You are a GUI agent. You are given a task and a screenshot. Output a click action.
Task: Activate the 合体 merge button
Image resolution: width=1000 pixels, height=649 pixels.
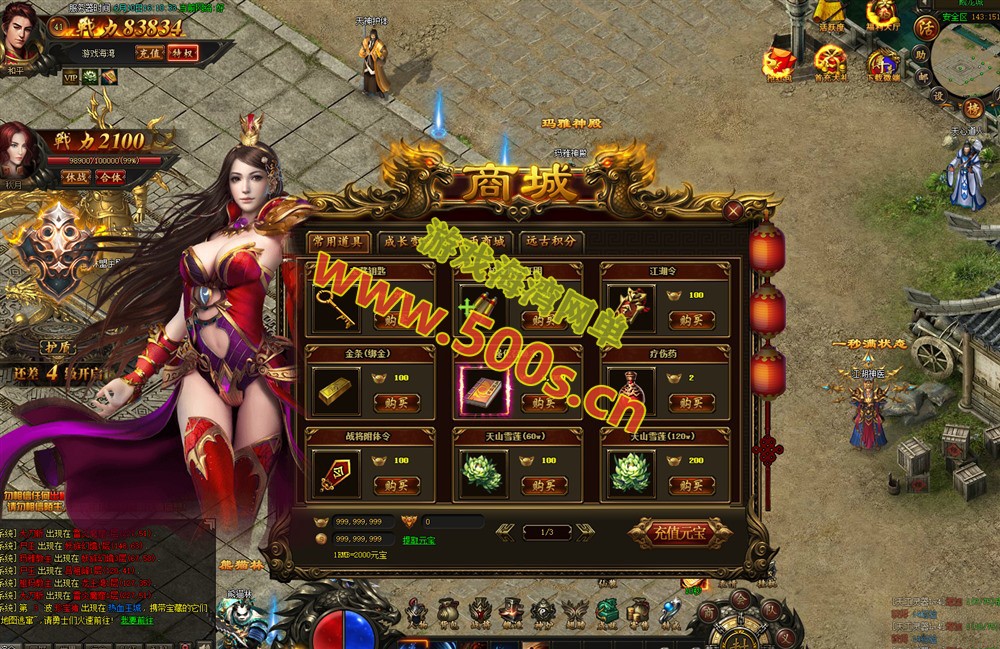[x=110, y=177]
